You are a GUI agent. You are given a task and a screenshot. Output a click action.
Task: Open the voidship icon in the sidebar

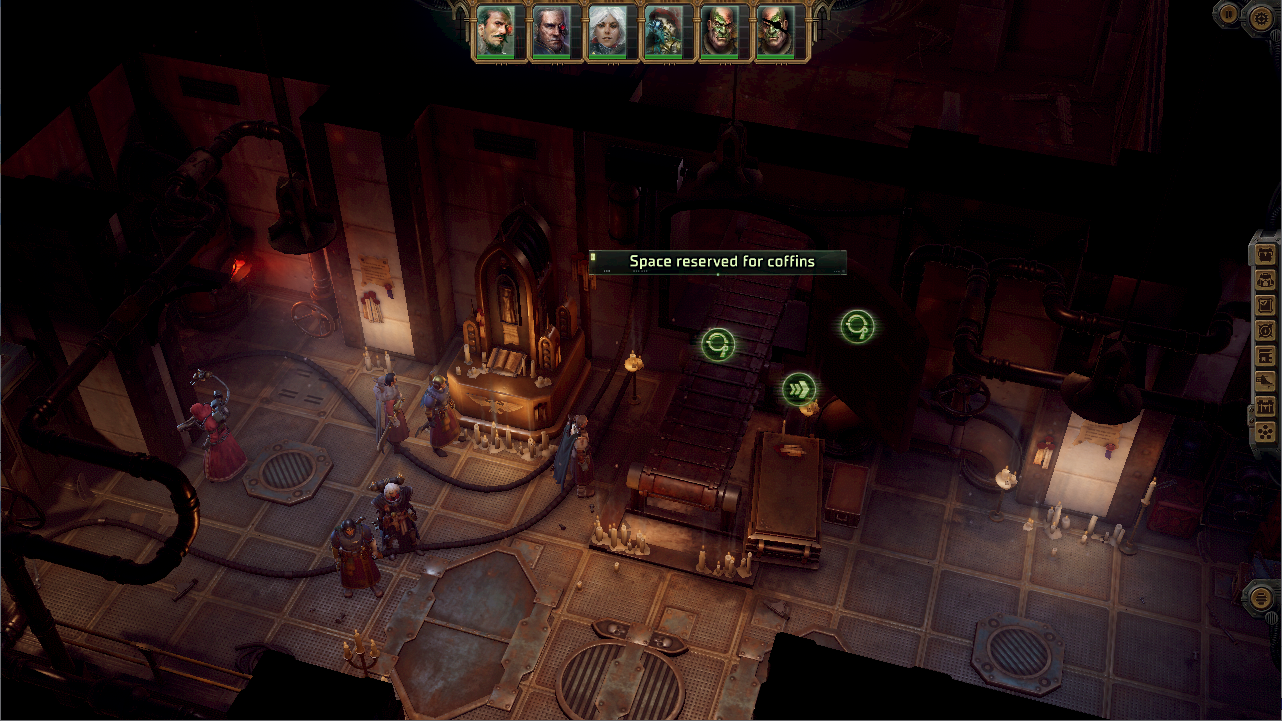pyautogui.click(x=1265, y=381)
